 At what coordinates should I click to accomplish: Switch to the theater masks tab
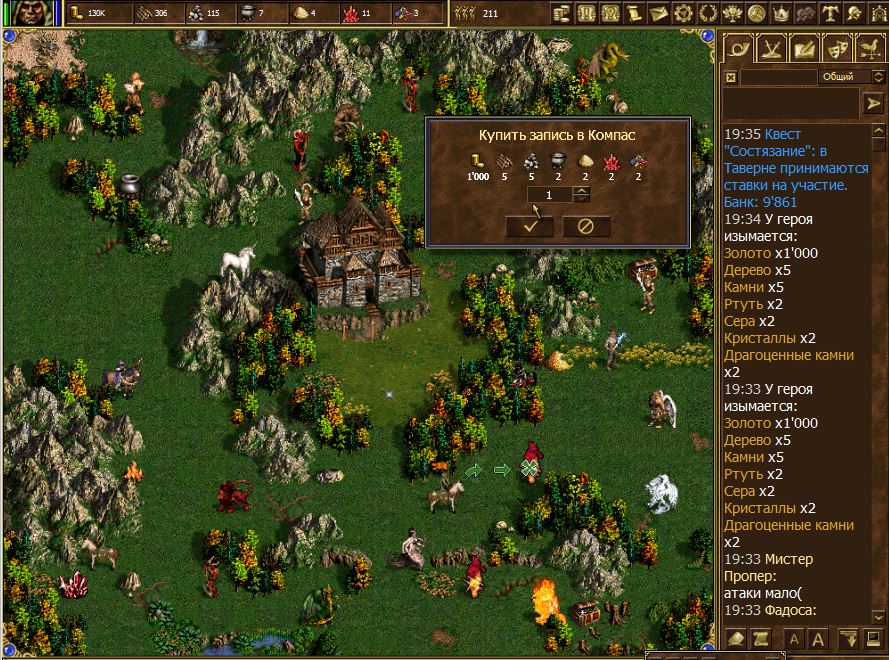pos(836,47)
